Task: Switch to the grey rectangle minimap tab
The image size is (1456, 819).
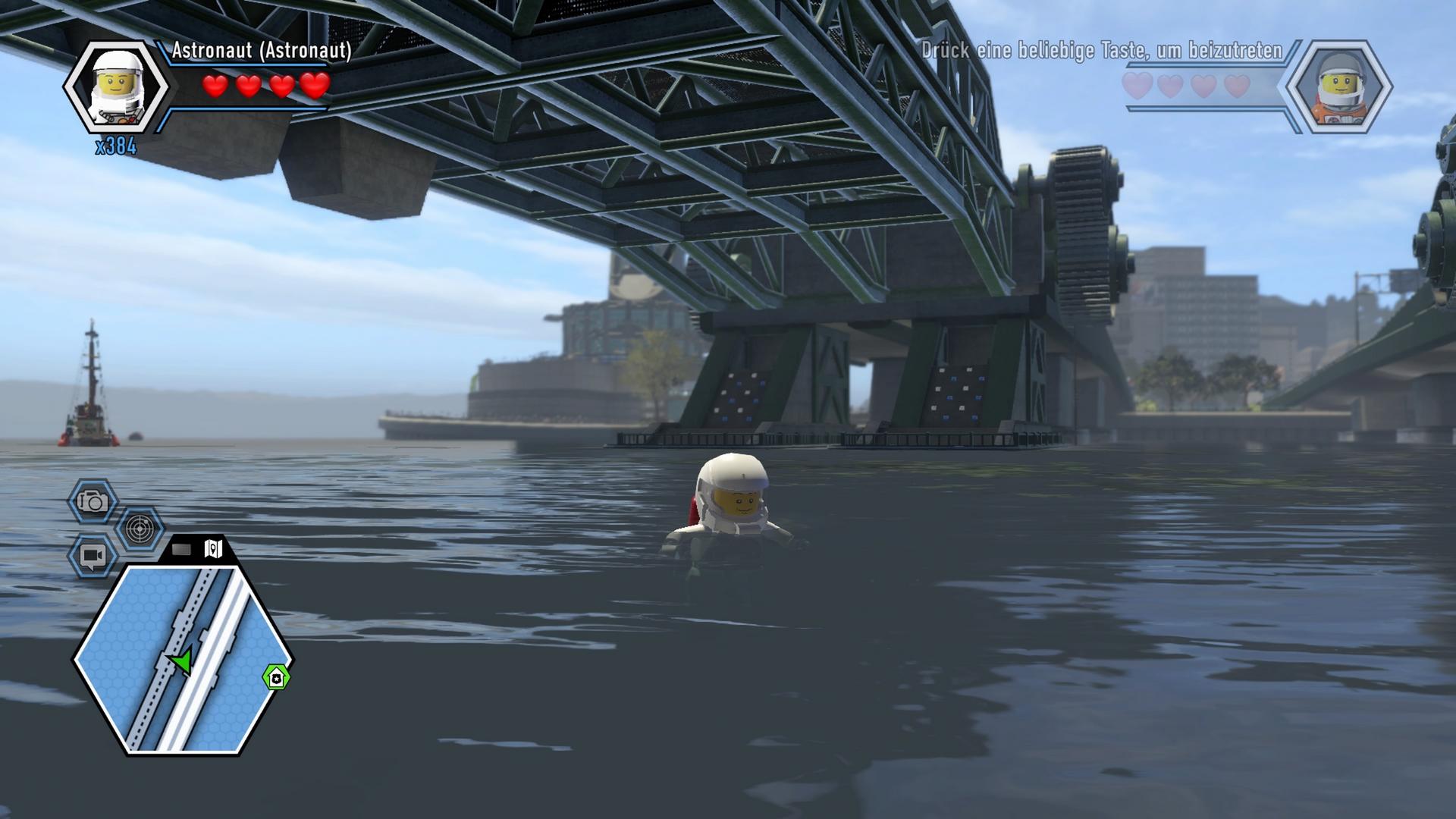Action: 182,549
